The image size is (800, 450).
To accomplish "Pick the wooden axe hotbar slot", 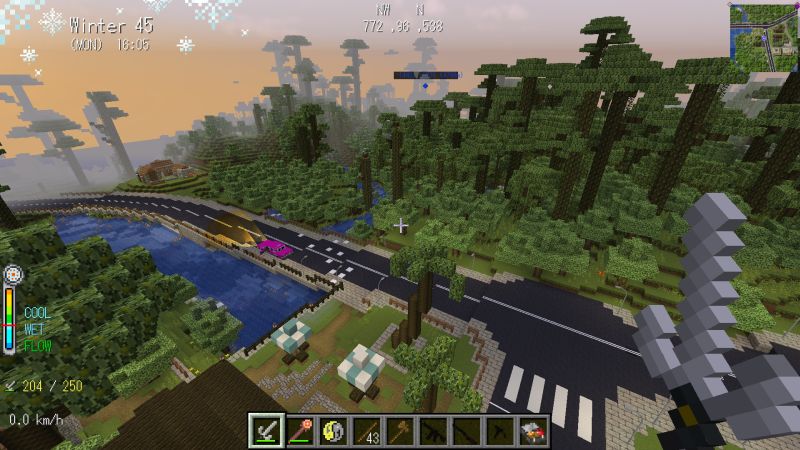I will [400, 432].
